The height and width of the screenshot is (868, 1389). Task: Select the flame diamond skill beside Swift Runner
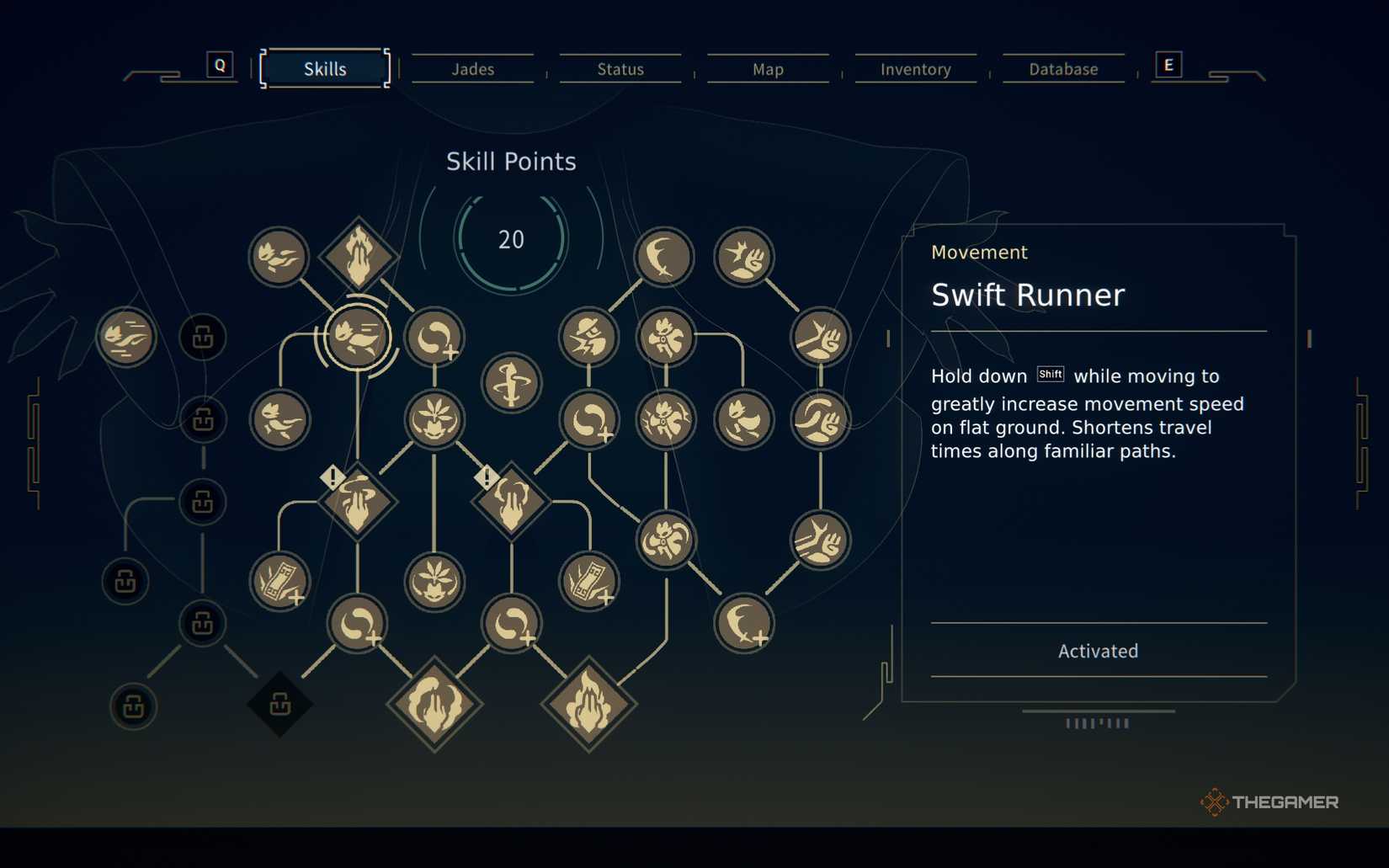359,255
